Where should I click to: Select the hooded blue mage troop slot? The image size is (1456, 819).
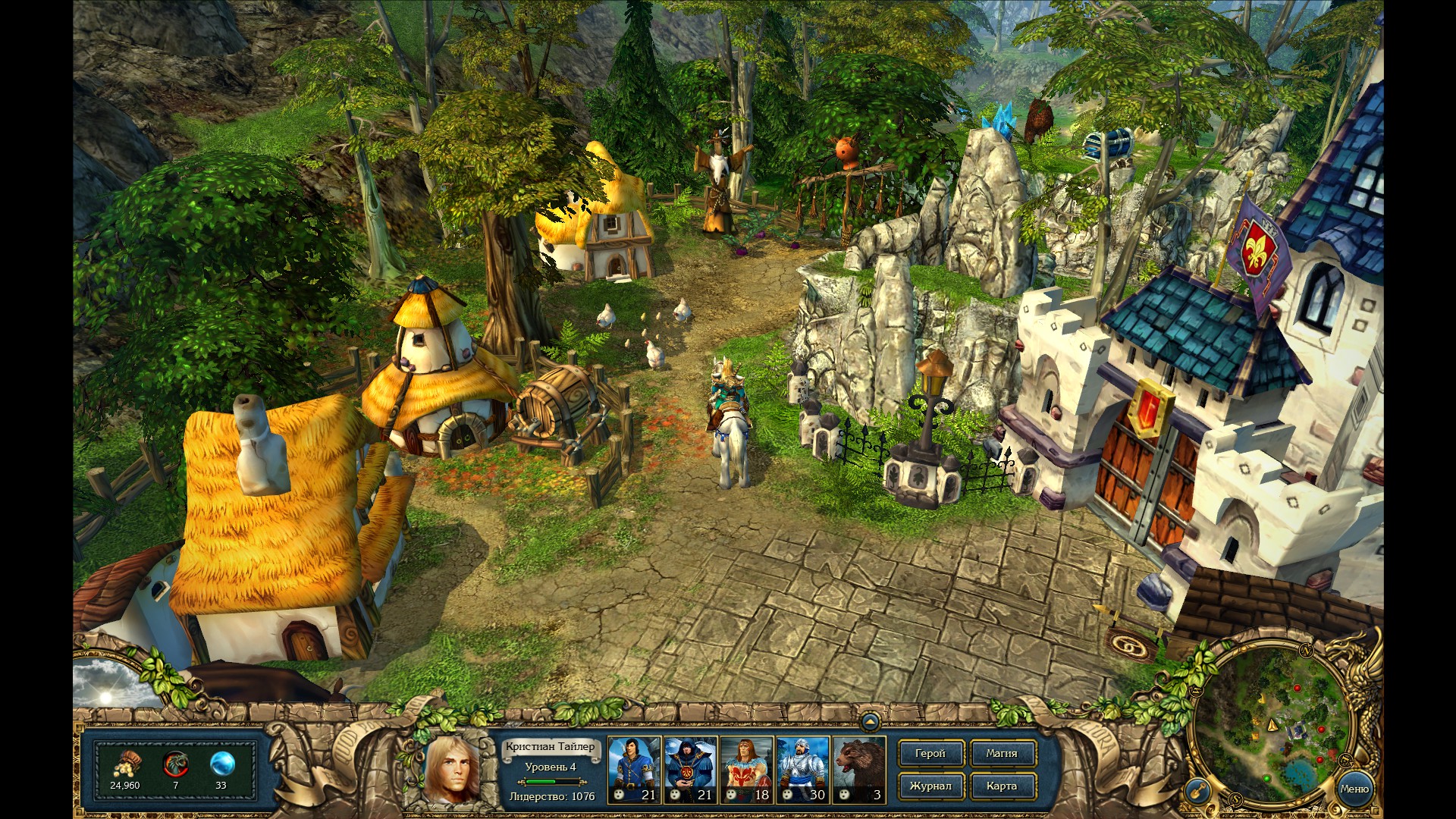click(x=690, y=770)
